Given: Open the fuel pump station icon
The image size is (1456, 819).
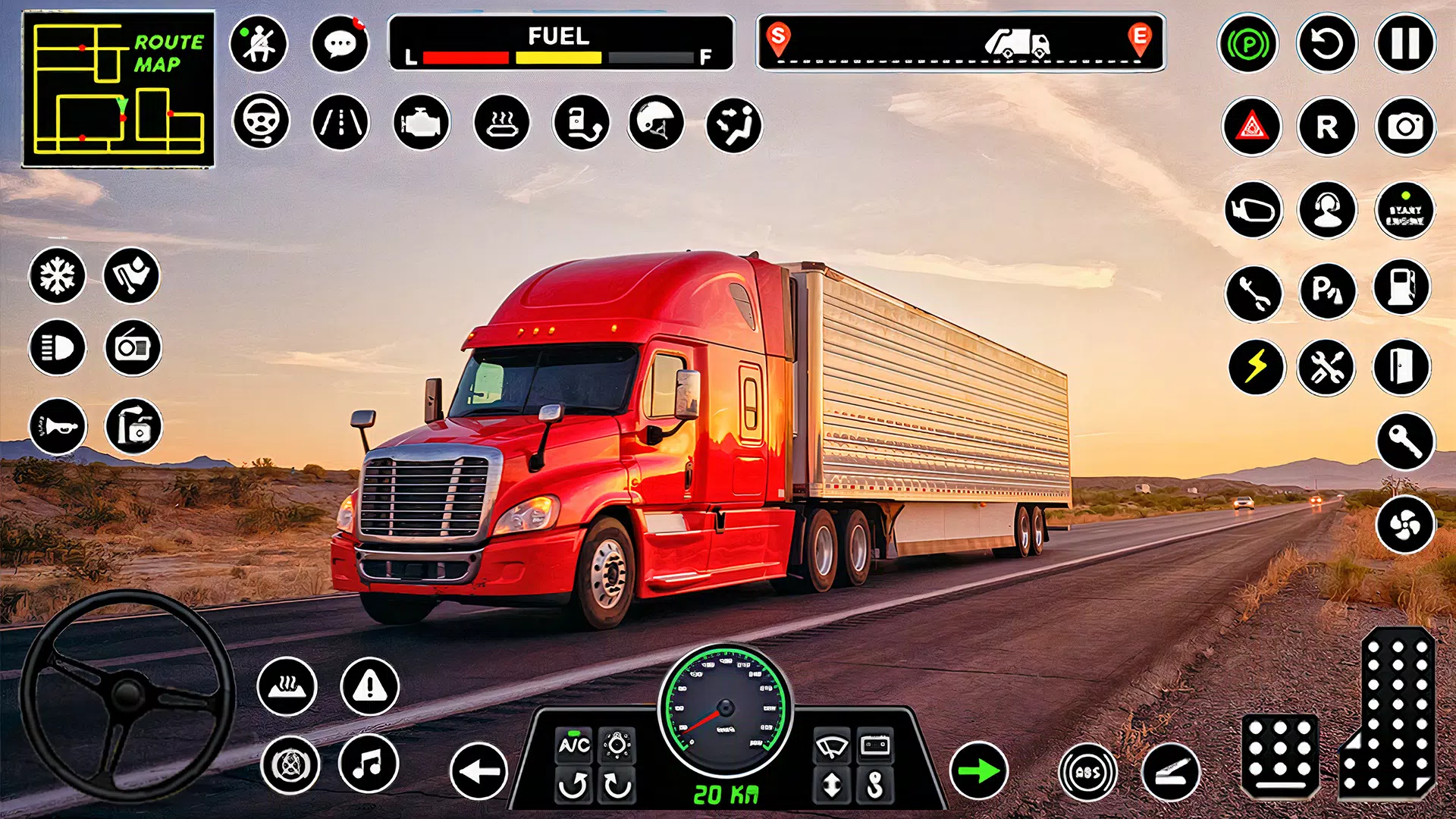Looking at the screenshot, I should coord(1401,288).
